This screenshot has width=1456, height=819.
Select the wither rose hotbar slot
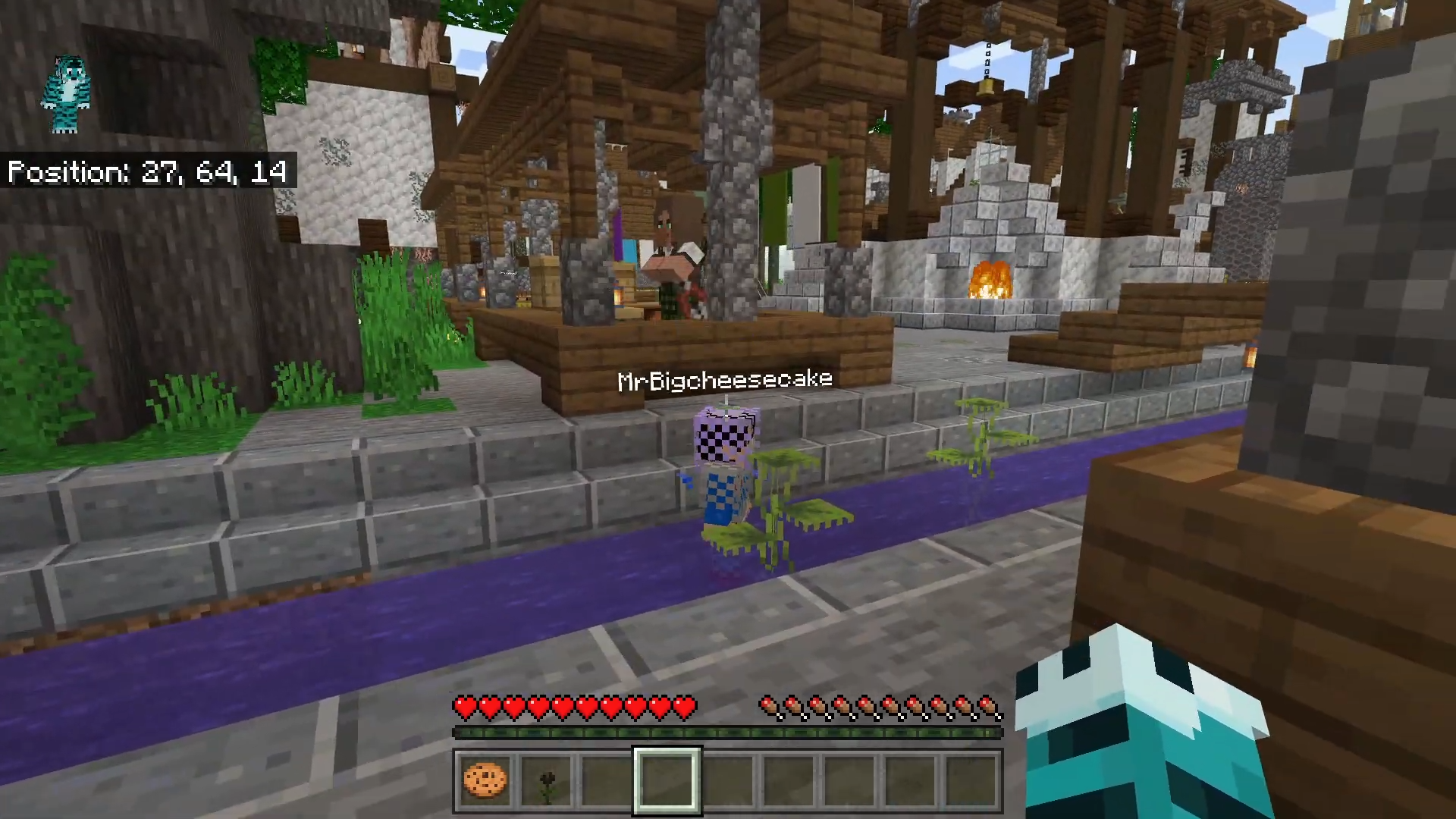[x=546, y=781]
